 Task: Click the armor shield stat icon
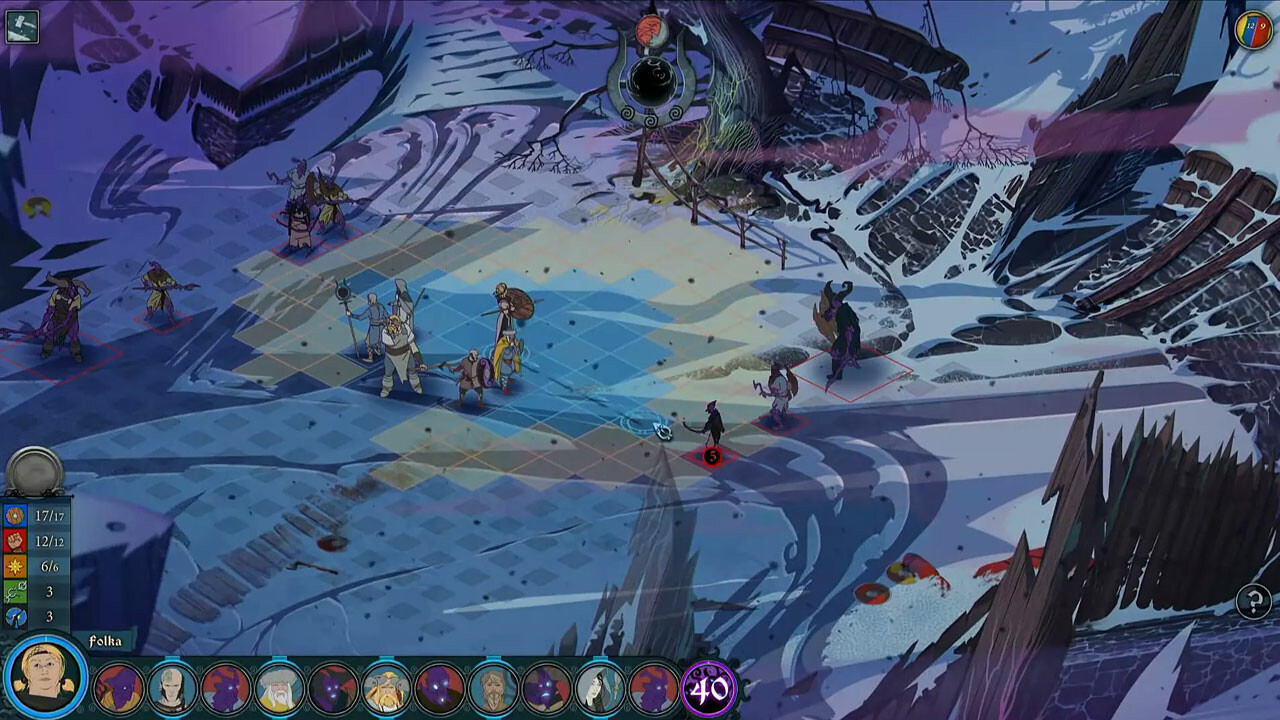pyautogui.click(x=13, y=515)
